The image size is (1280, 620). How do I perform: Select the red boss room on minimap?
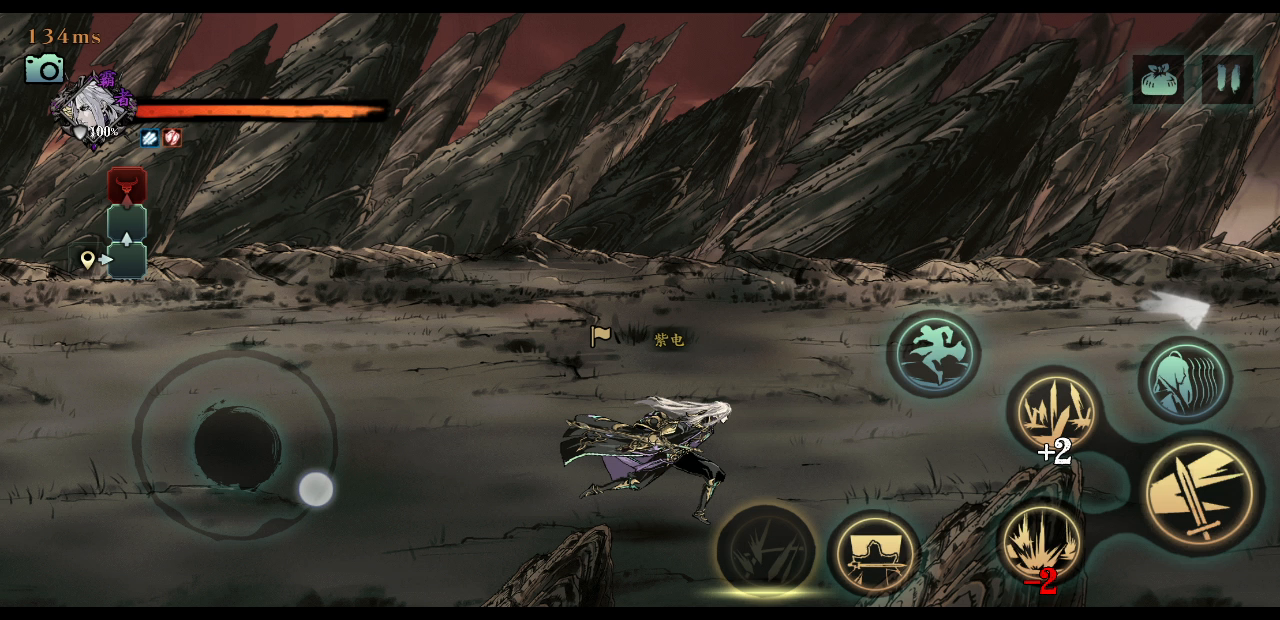(127, 186)
